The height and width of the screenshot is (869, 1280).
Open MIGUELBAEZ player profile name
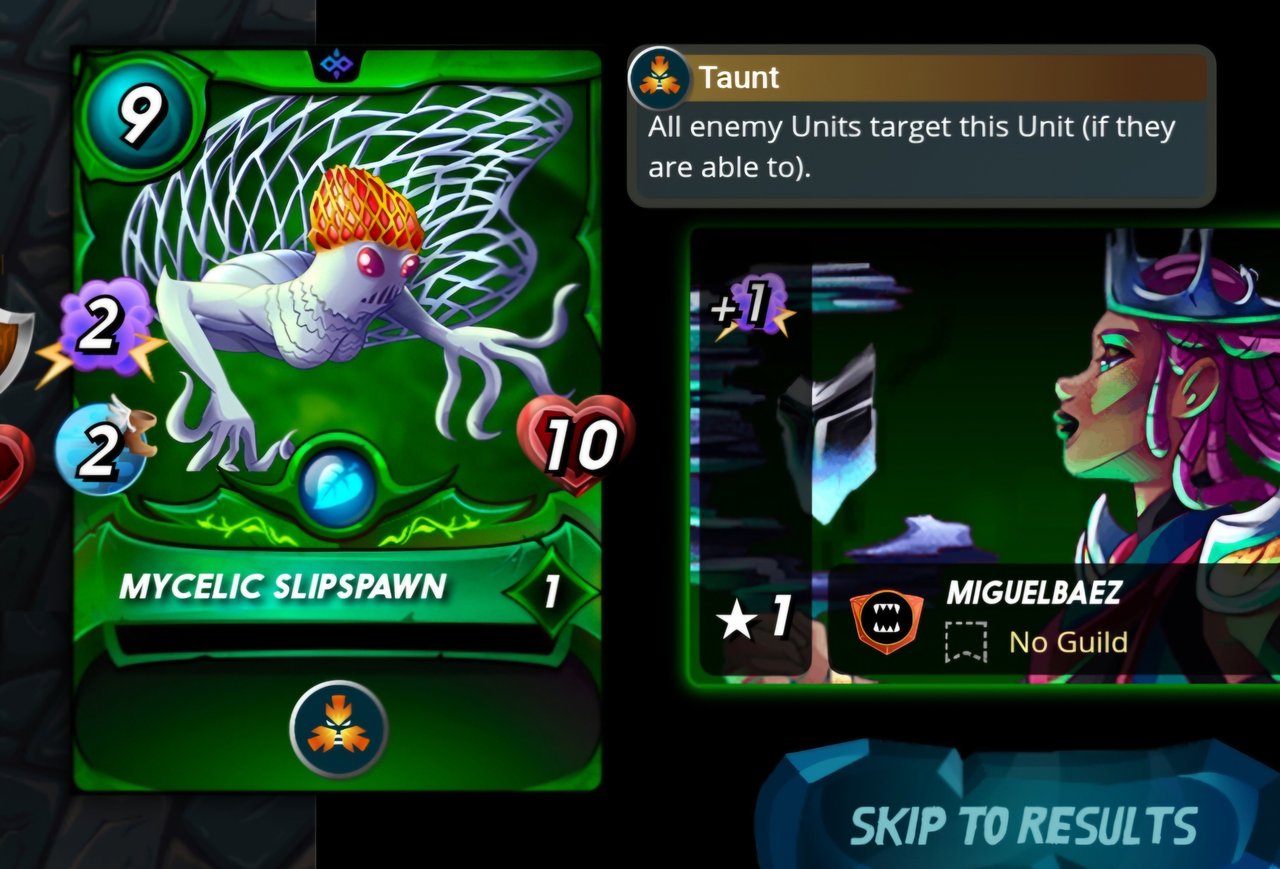[x=1033, y=592]
